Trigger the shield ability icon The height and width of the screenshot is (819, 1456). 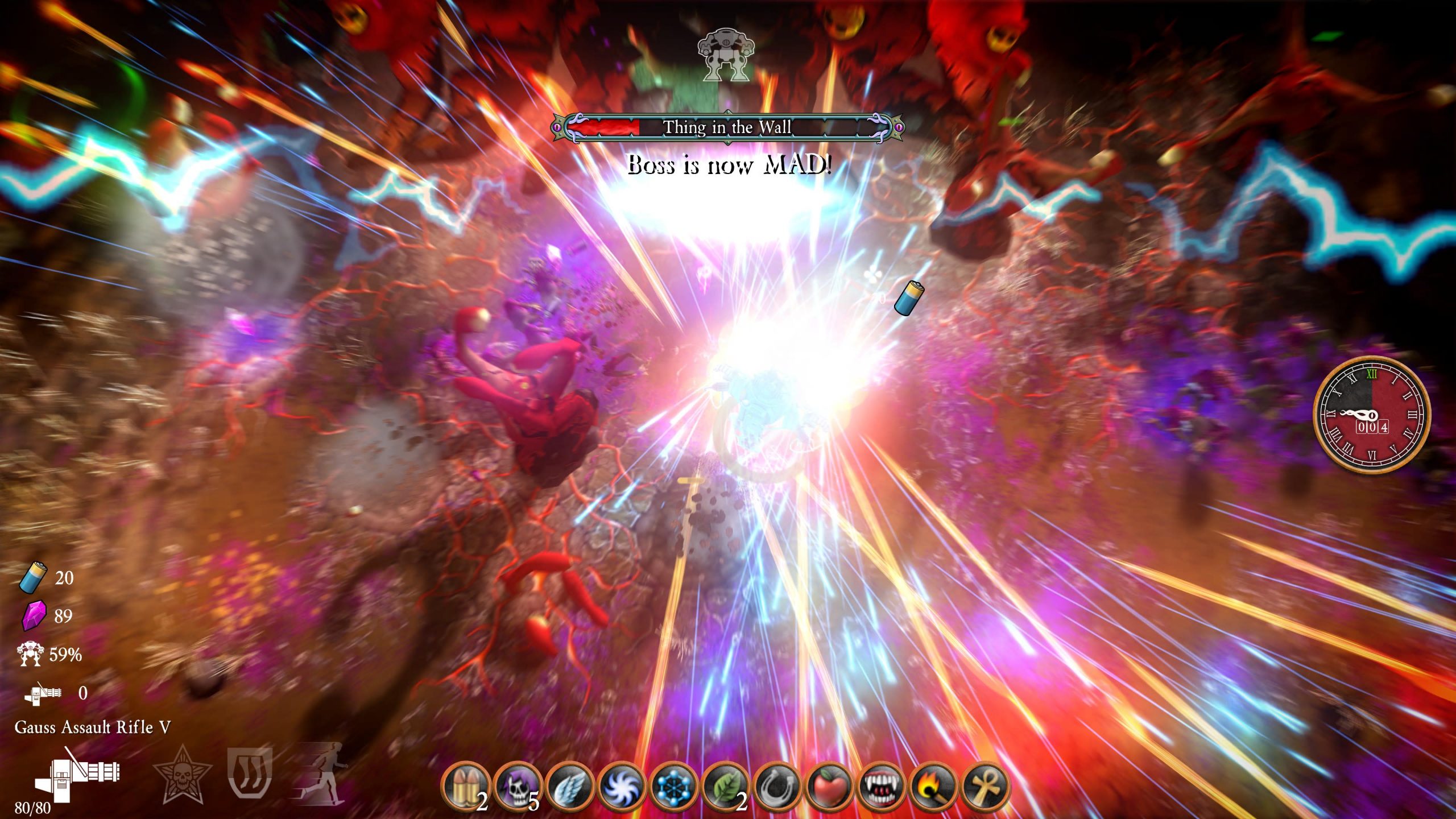(x=250, y=772)
